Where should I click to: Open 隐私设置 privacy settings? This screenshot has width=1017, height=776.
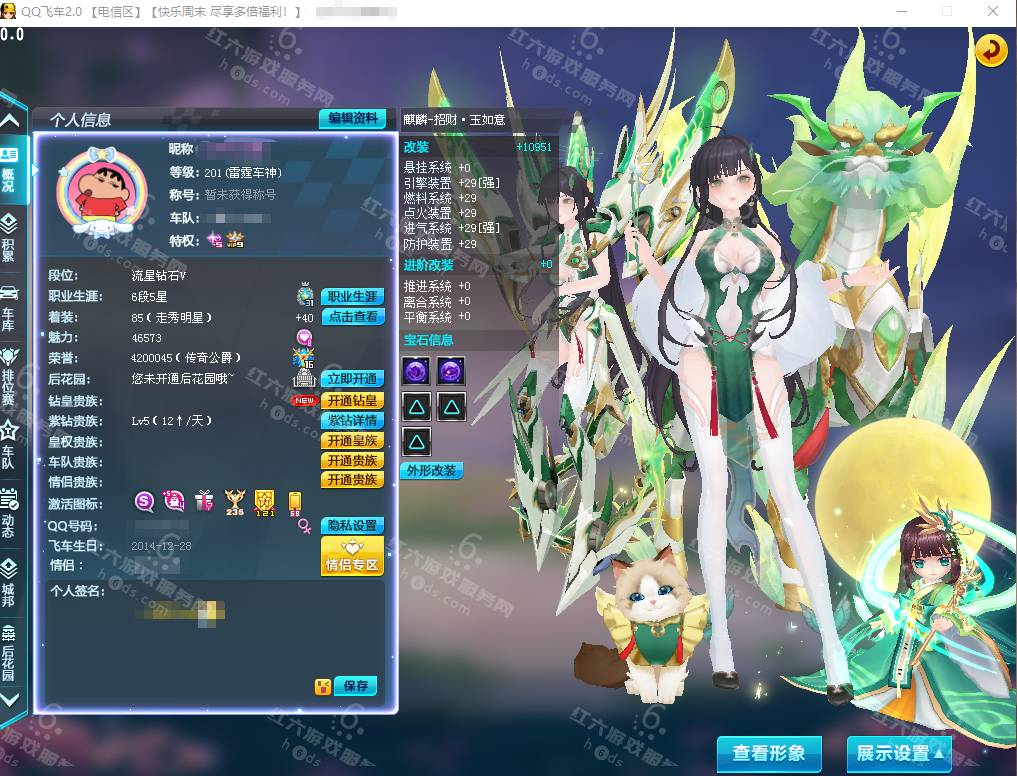352,526
